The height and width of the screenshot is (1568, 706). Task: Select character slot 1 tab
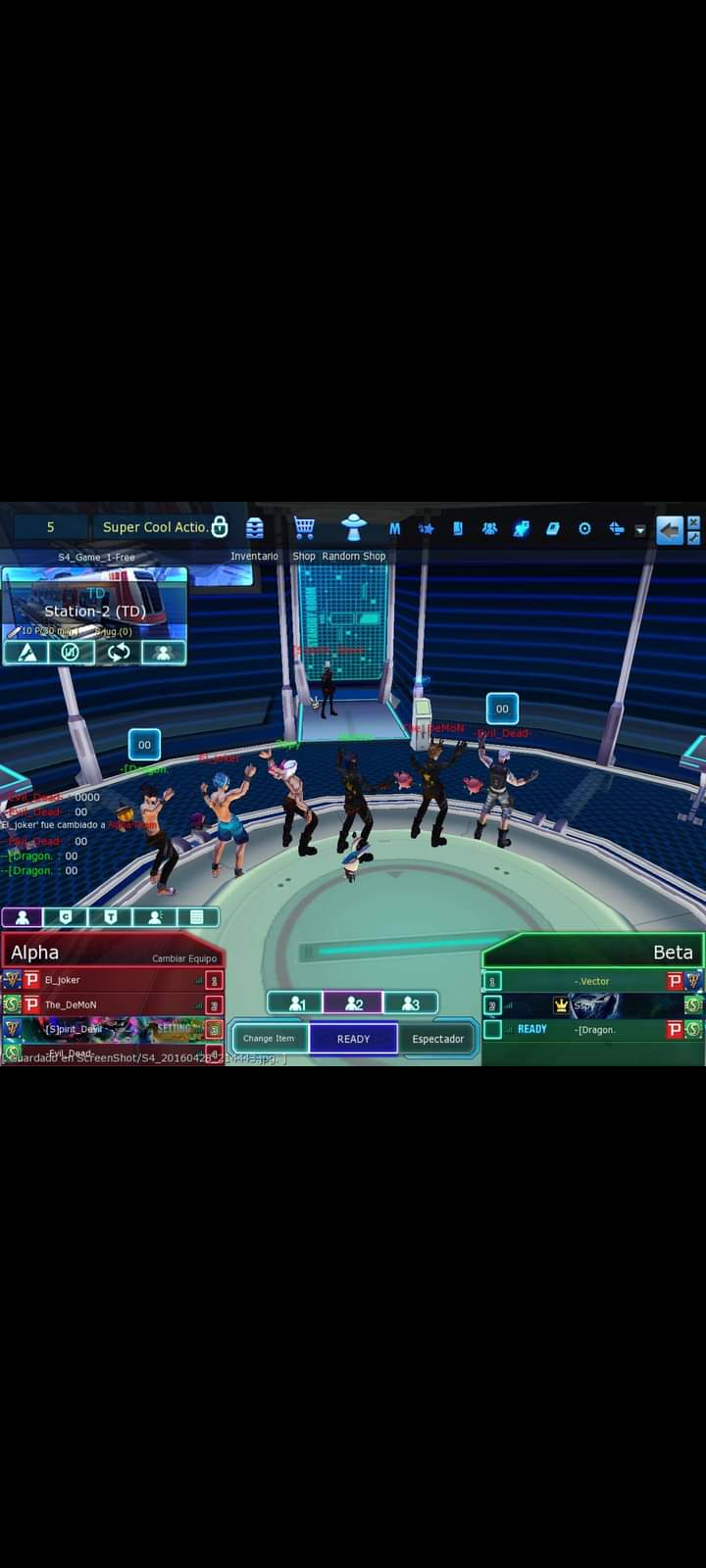(296, 1004)
